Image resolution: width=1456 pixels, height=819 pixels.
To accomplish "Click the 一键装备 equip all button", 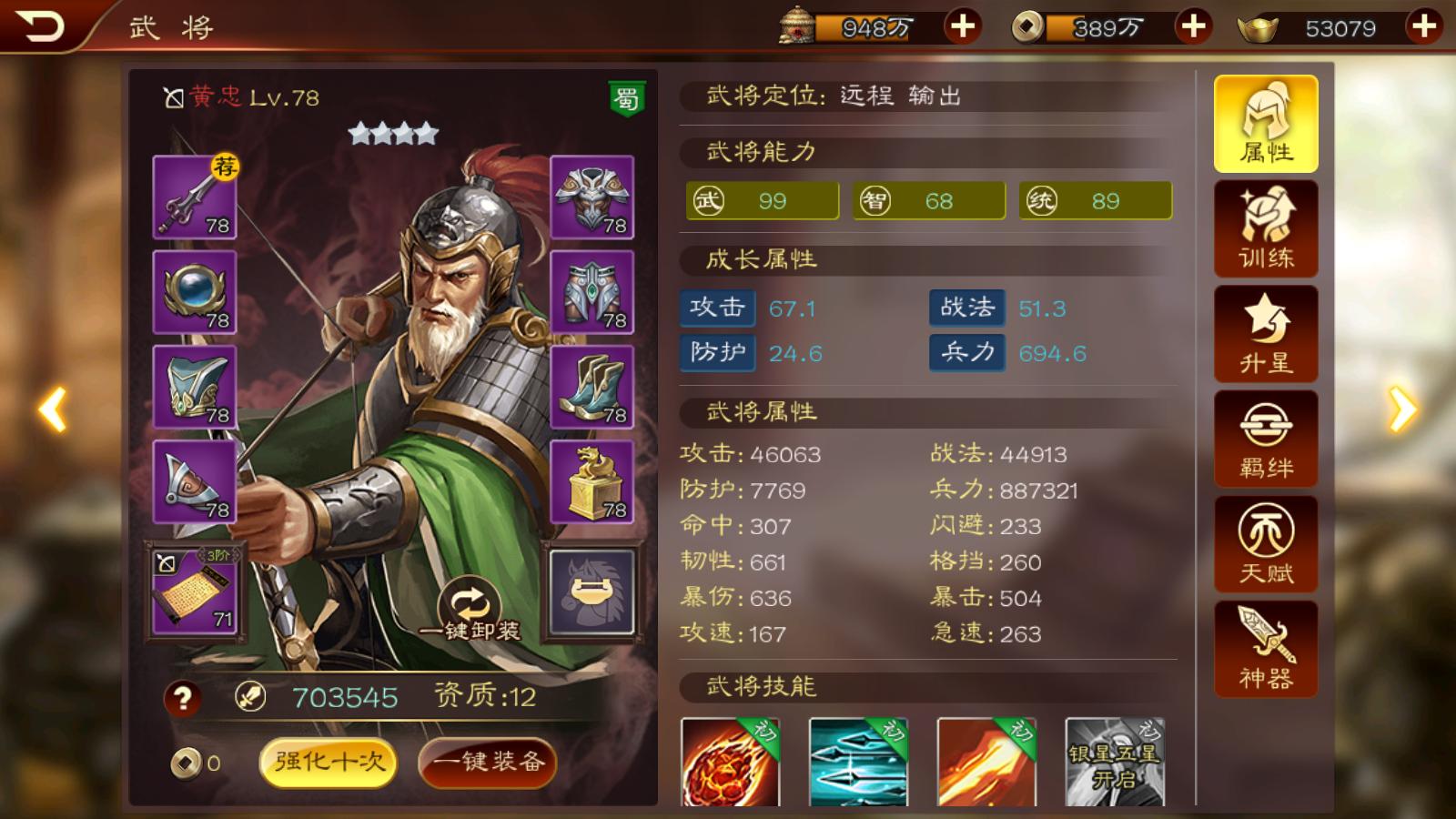I will click(488, 764).
